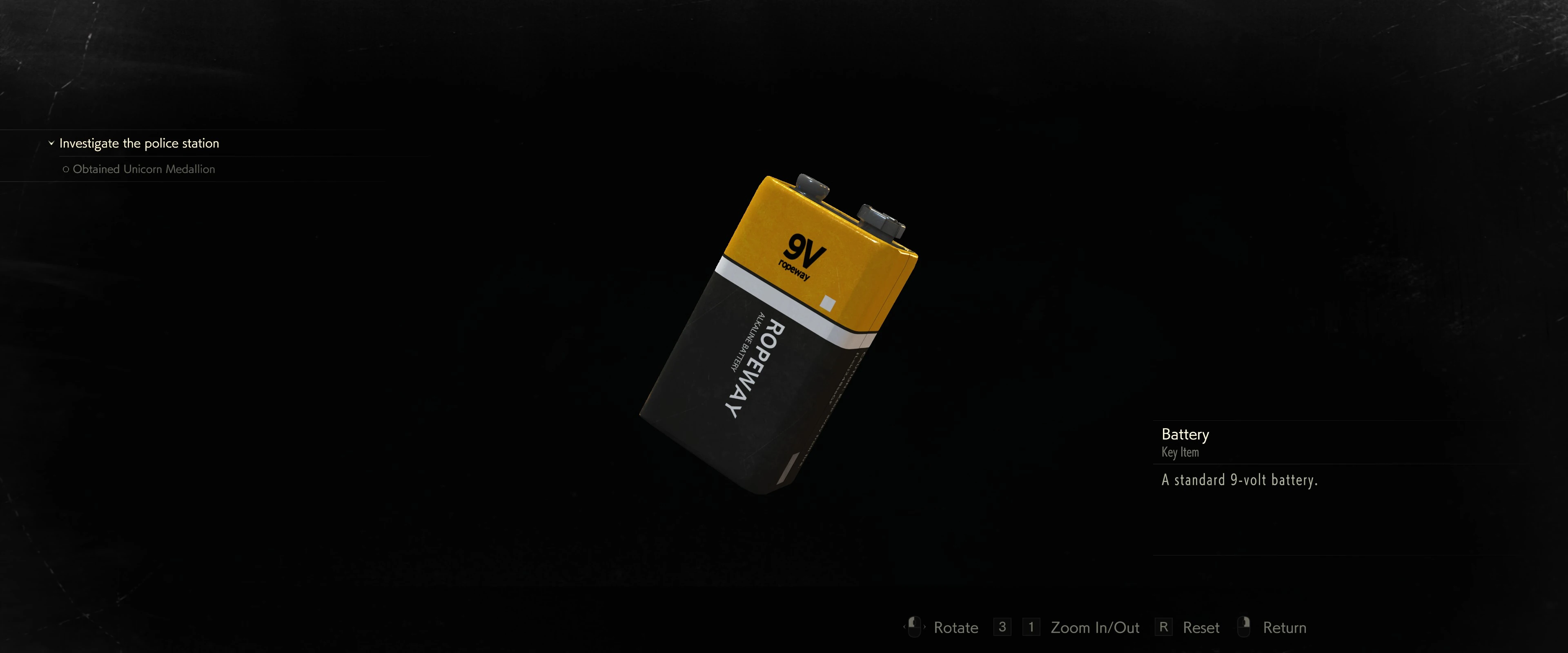Viewport: 1568px width, 653px height.
Task: Select the left rotation arrow beside the mouse icon
Action: click(x=904, y=626)
